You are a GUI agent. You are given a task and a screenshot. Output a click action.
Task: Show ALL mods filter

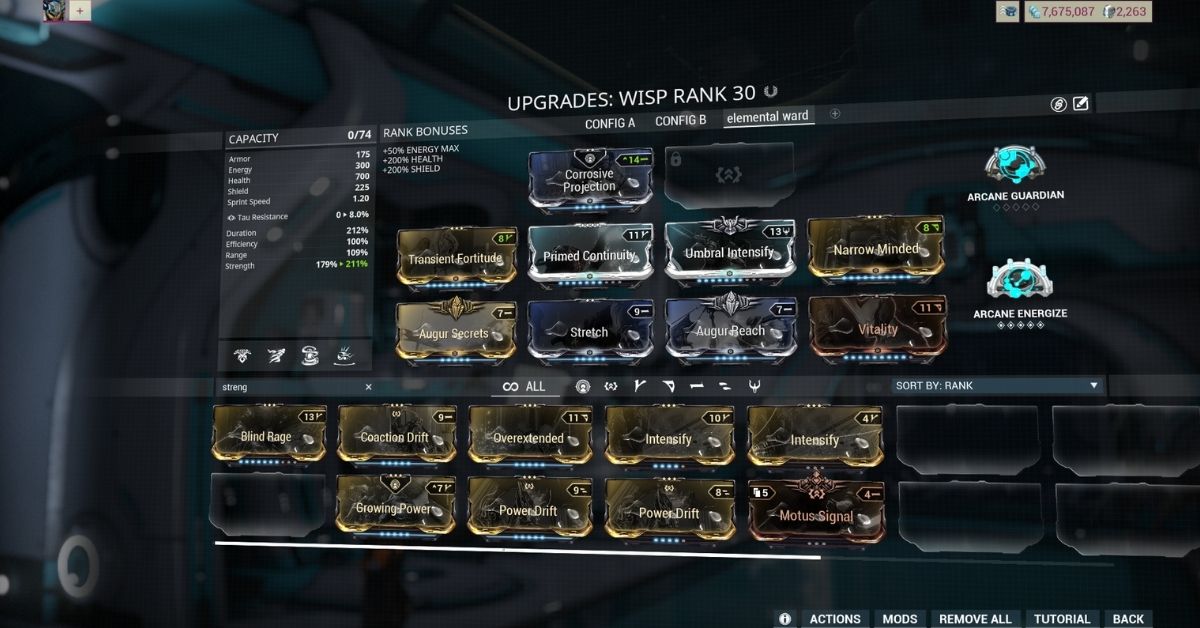524,387
